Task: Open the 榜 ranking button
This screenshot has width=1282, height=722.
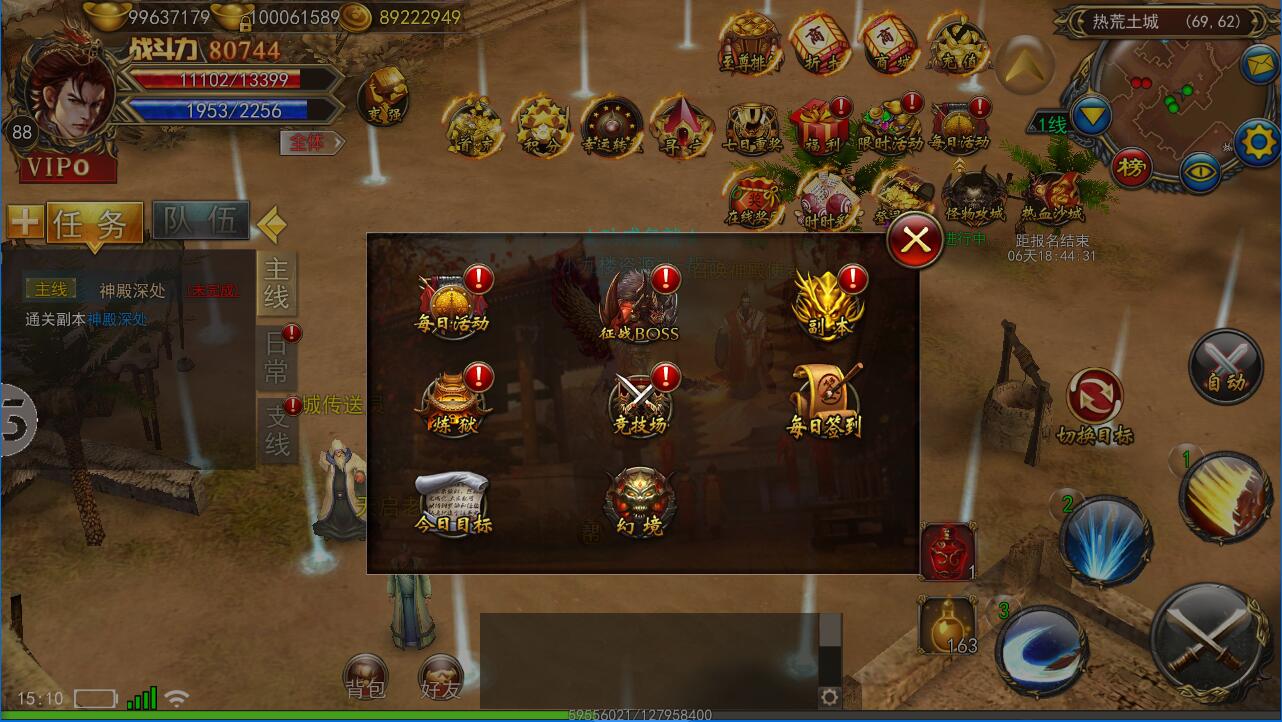Action: pyautogui.click(x=1131, y=167)
